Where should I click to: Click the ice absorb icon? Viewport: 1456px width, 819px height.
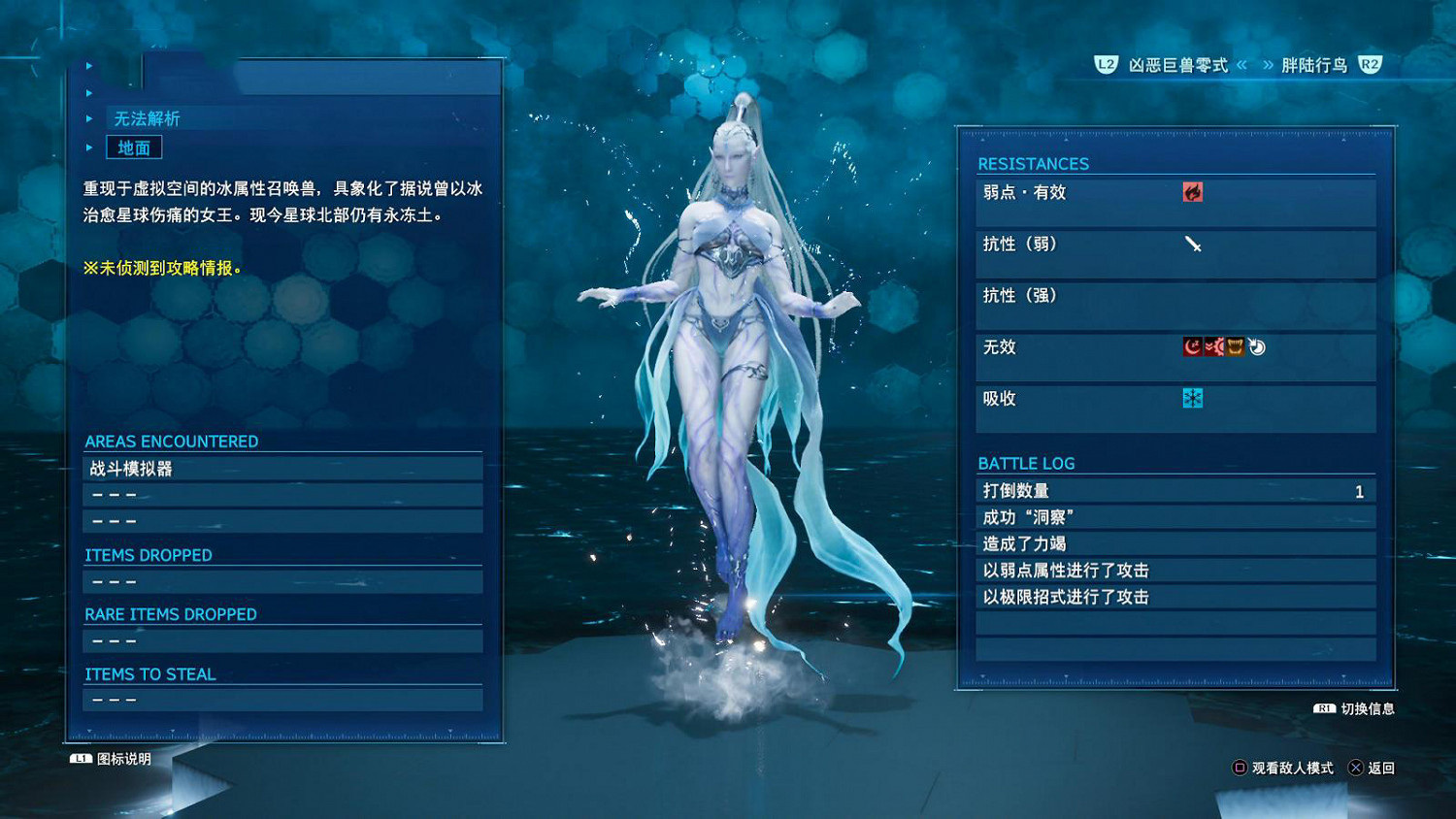click(1193, 397)
